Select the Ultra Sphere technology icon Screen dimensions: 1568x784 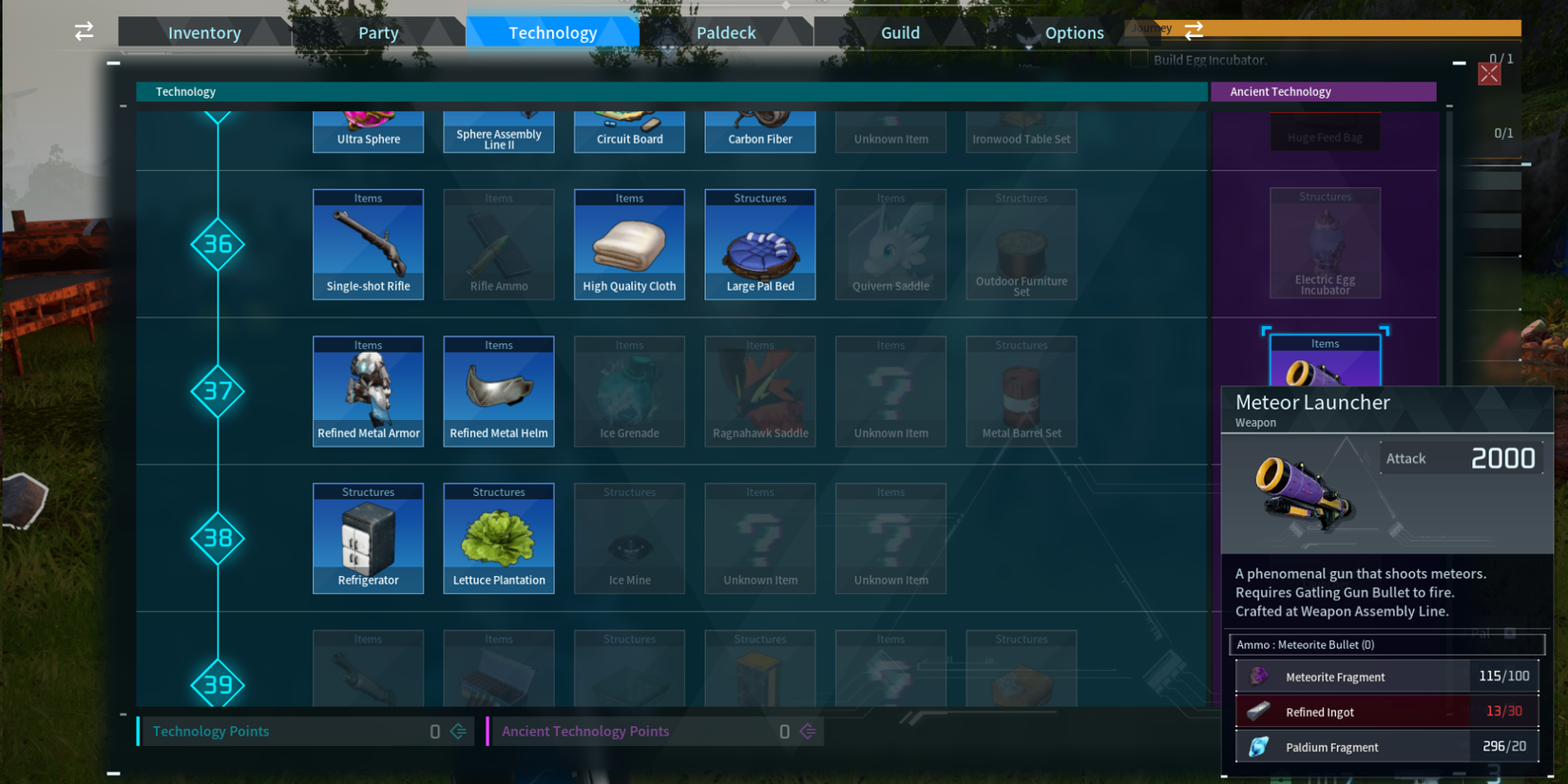click(x=368, y=125)
